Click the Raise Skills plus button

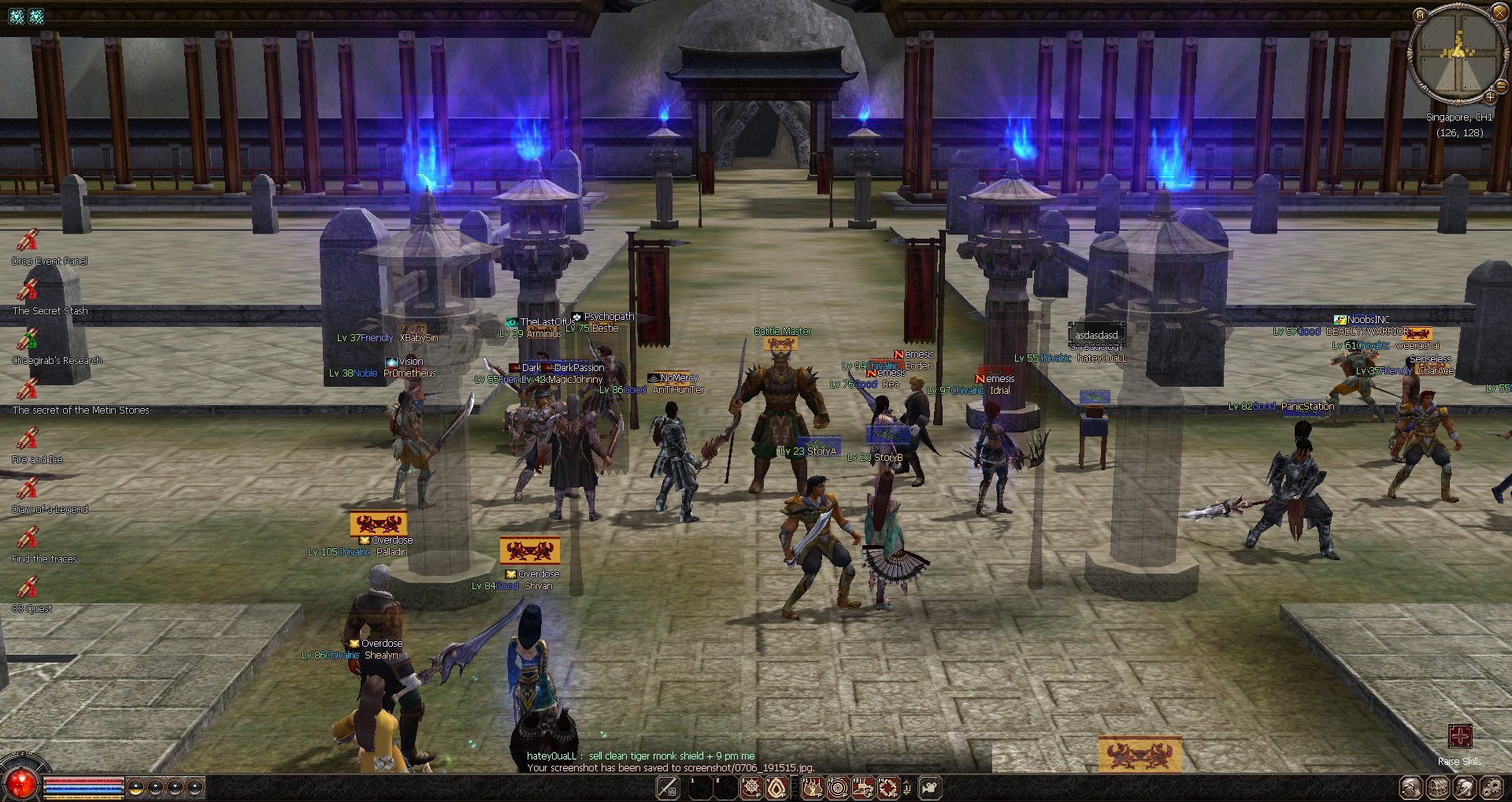tap(1459, 736)
